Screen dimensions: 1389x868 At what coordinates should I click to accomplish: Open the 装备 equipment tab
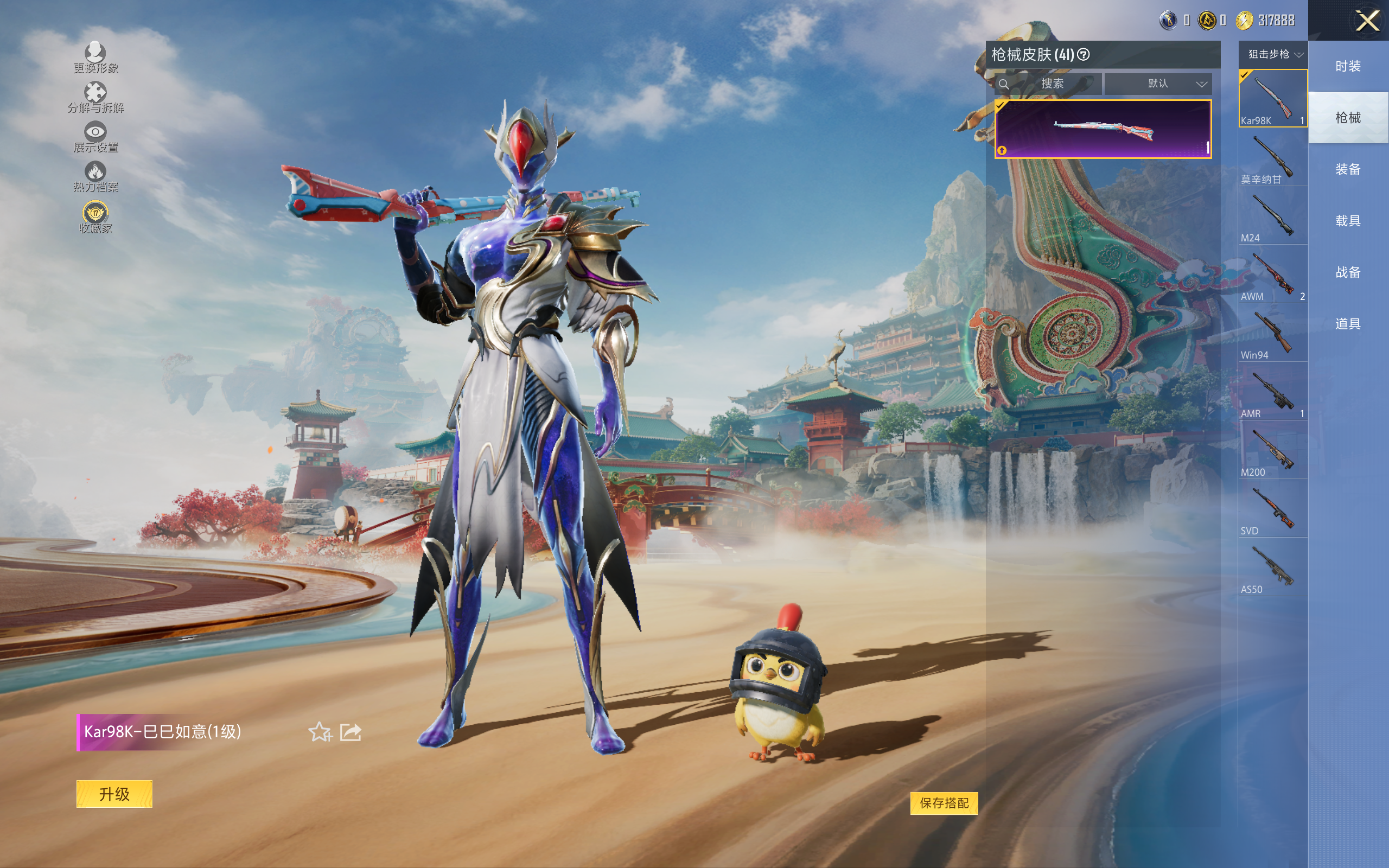click(x=1348, y=169)
